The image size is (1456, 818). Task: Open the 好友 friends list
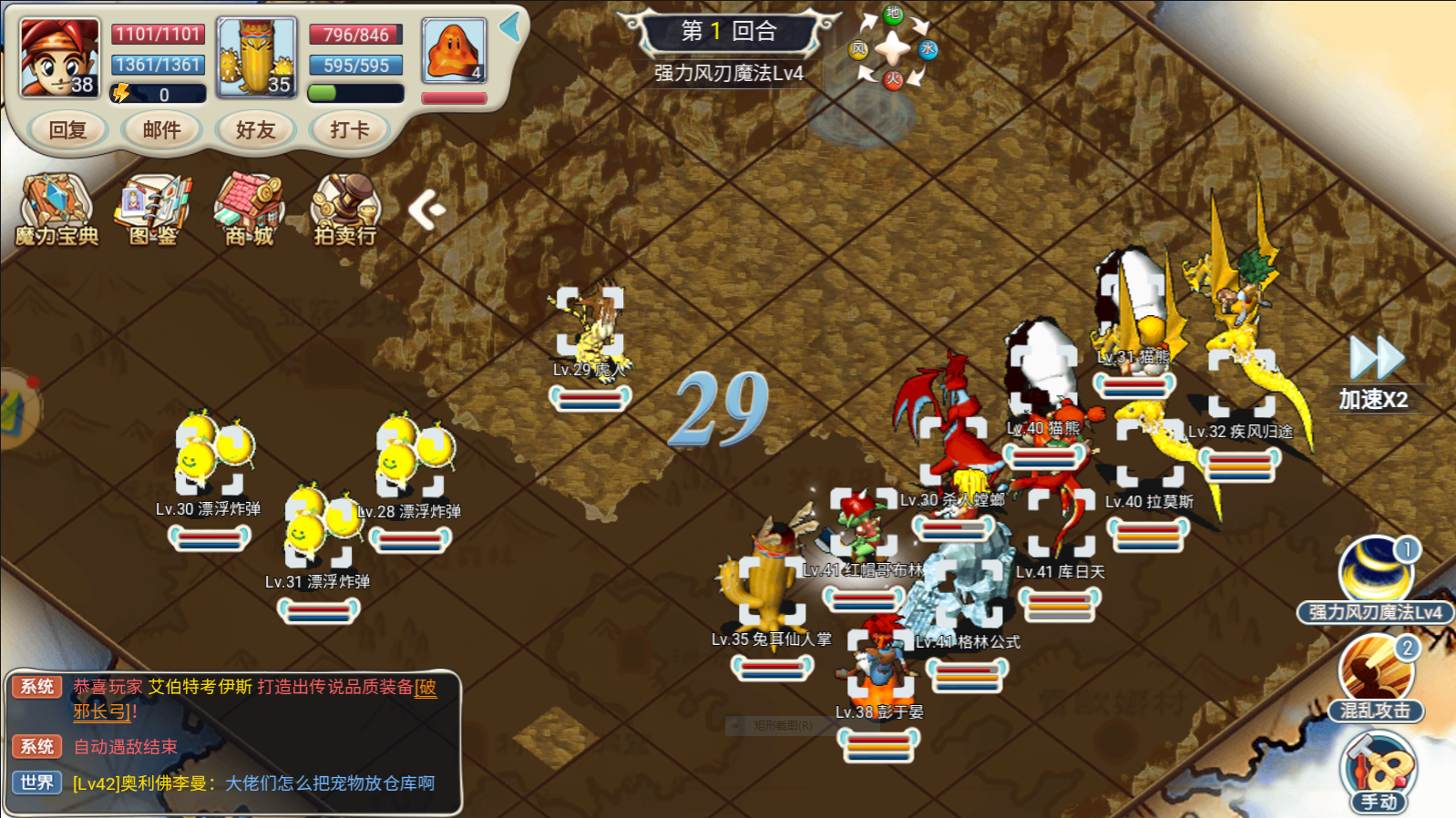coord(255,130)
